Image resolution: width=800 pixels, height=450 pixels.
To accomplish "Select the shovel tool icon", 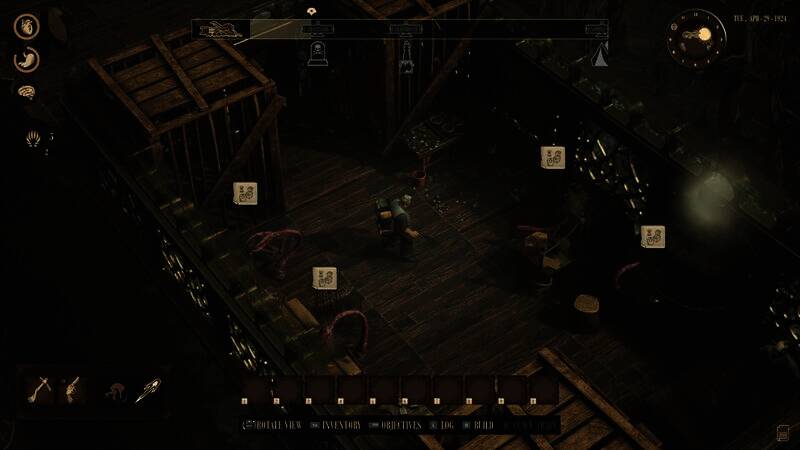I will pyautogui.click(x=42, y=386).
